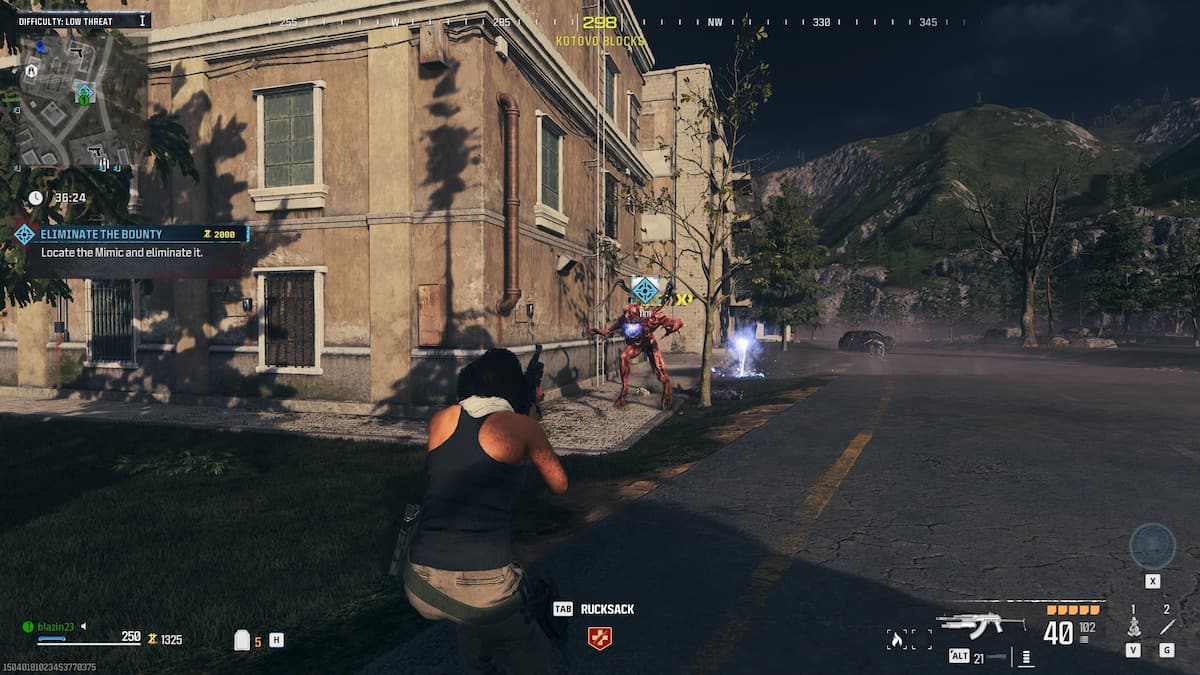1200x675 pixels.
Task: Click the Difficulty: Low Threat banner
Action: [x=75, y=20]
